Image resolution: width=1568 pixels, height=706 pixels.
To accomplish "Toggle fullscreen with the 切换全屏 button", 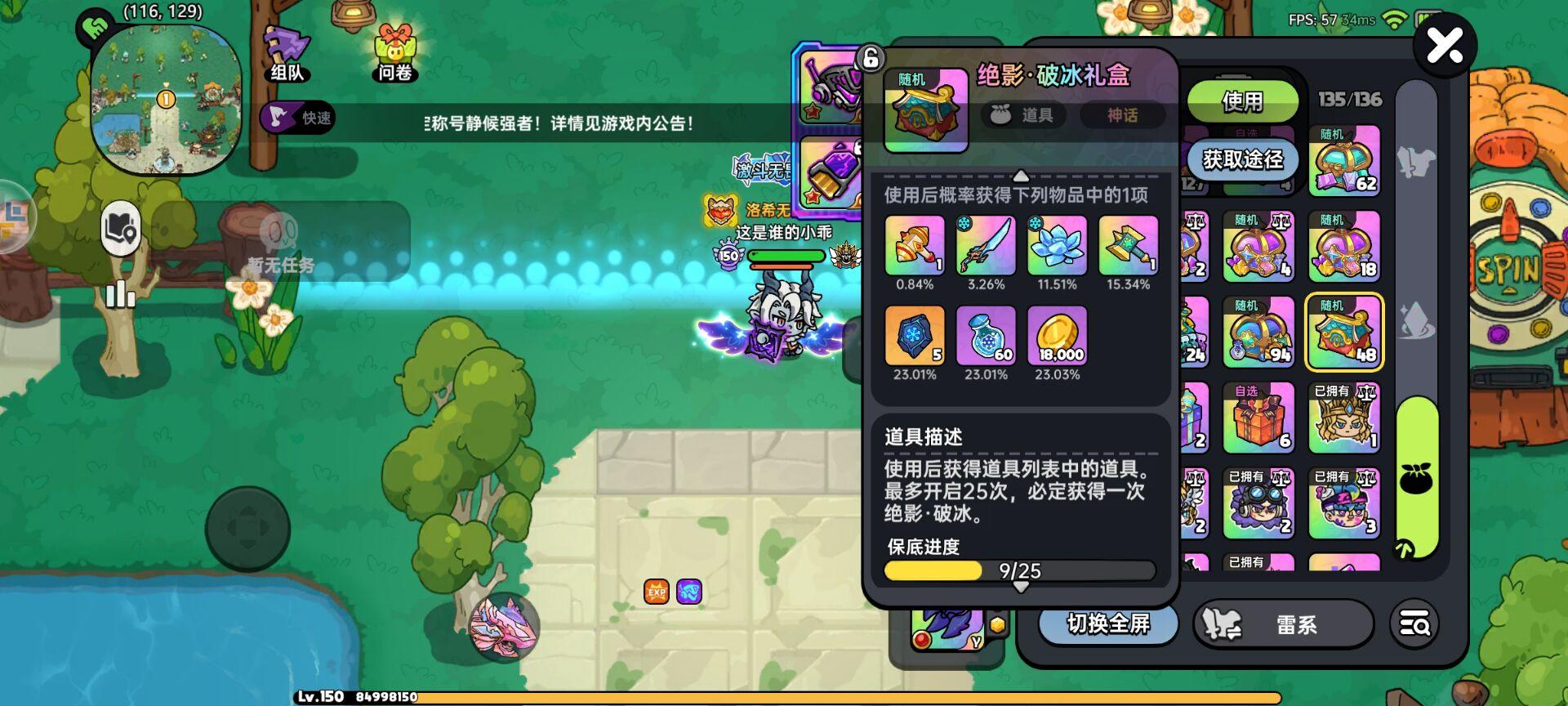I will [1107, 623].
